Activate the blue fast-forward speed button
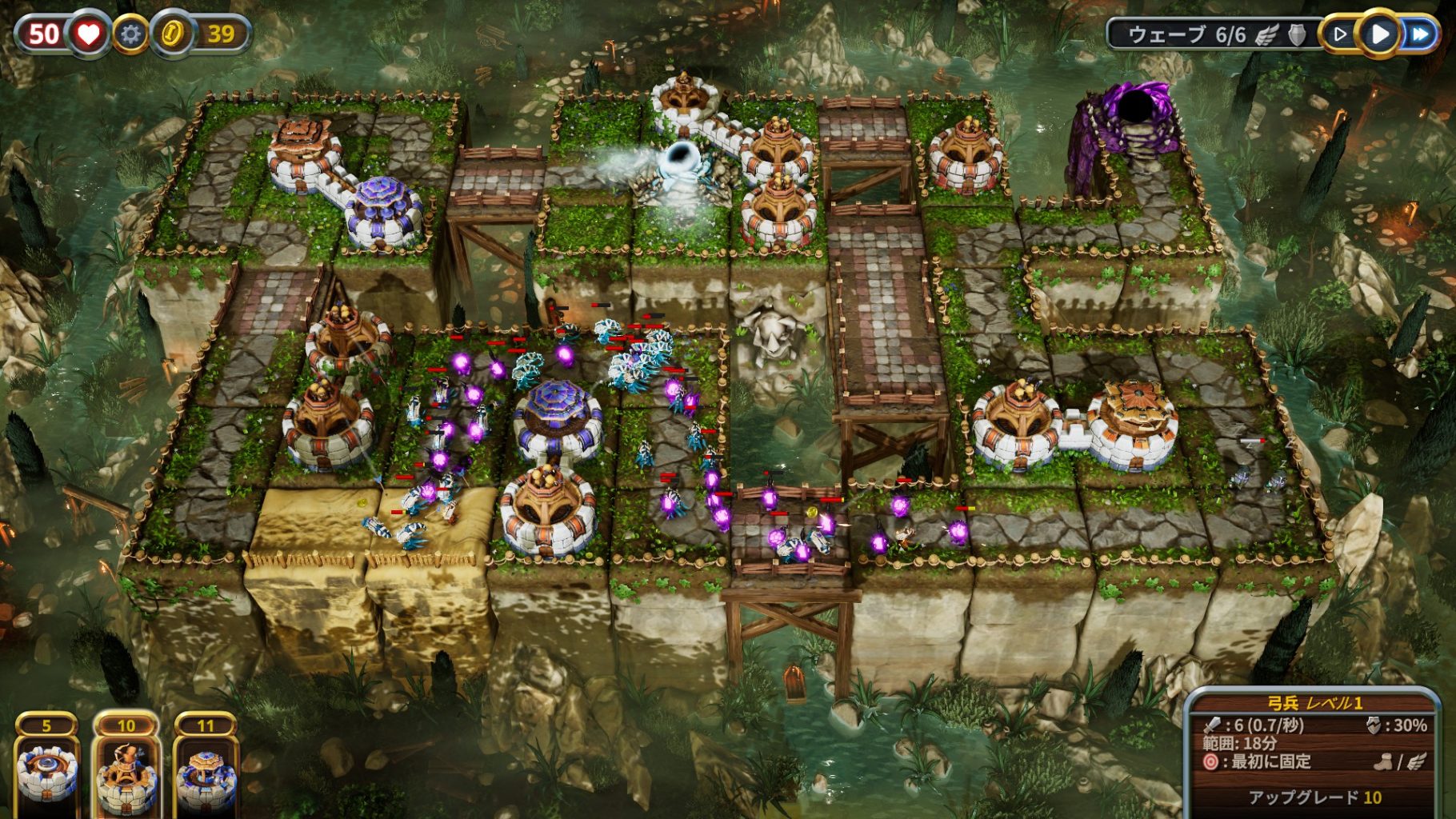Screen dimensions: 1456x819 click(1420, 34)
